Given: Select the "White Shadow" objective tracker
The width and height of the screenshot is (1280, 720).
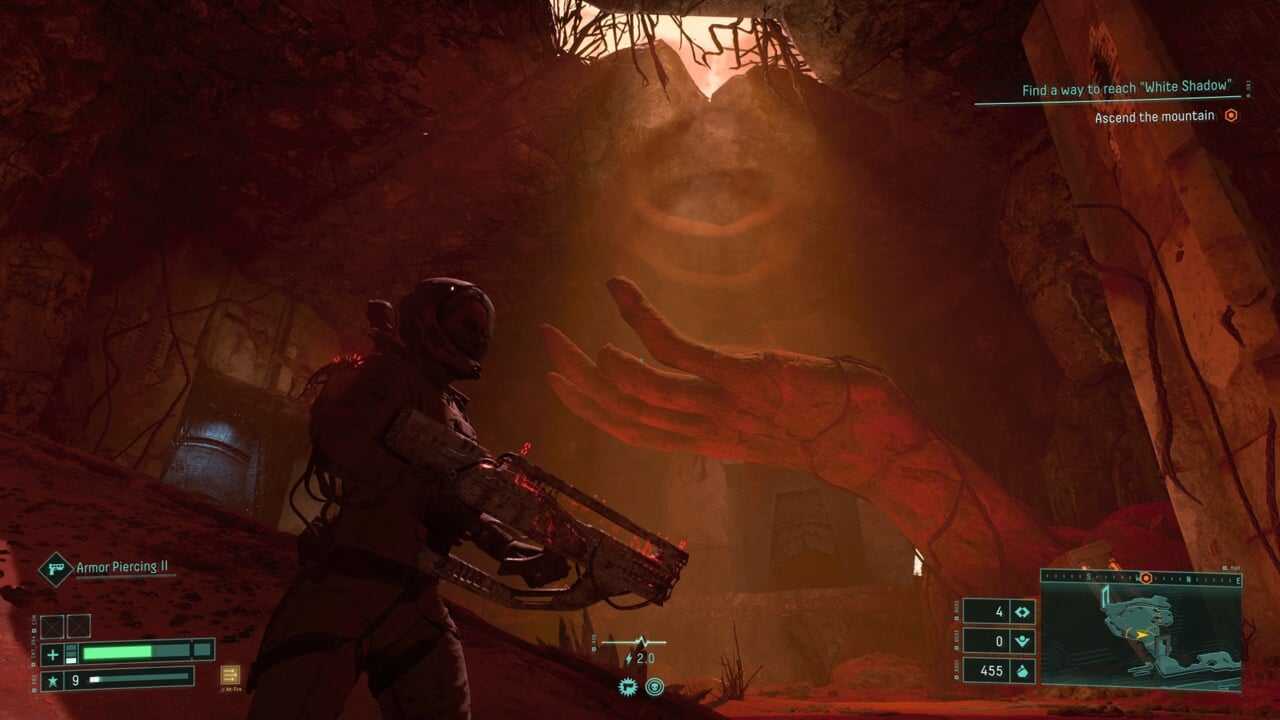Looking at the screenshot, I should (1124, 90).
